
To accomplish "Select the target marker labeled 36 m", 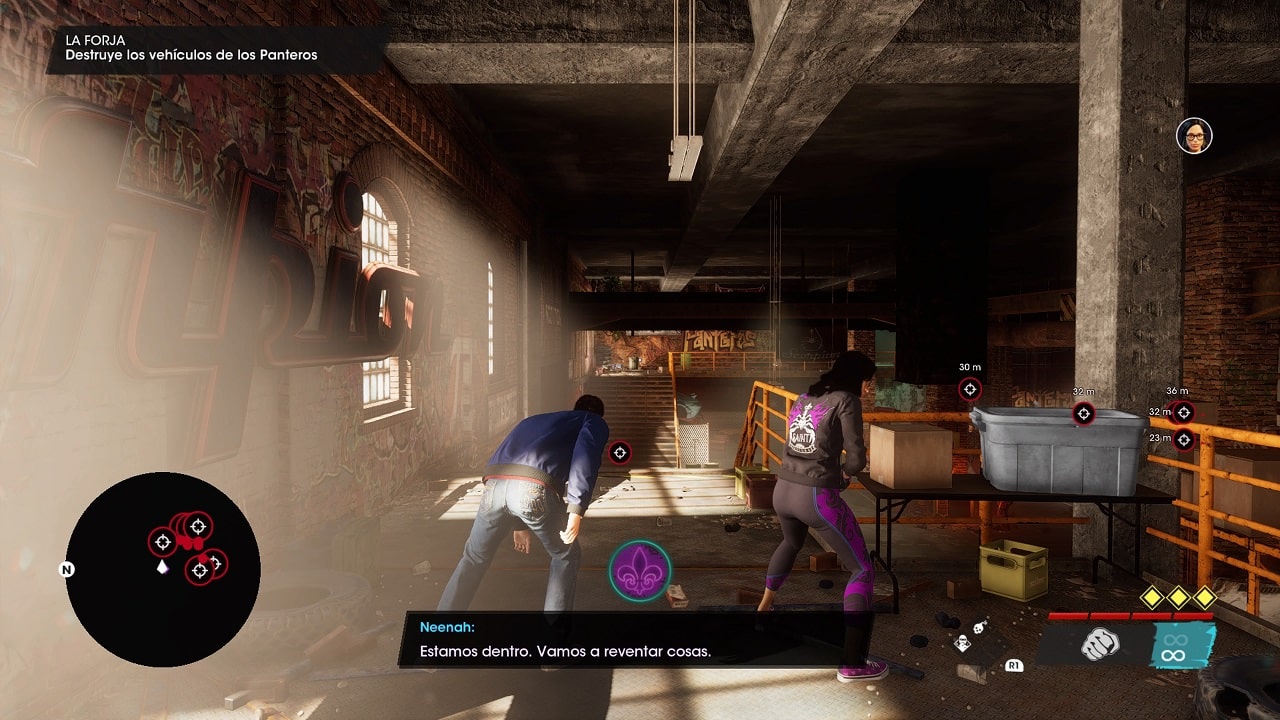I will [x=1183, y=412].
